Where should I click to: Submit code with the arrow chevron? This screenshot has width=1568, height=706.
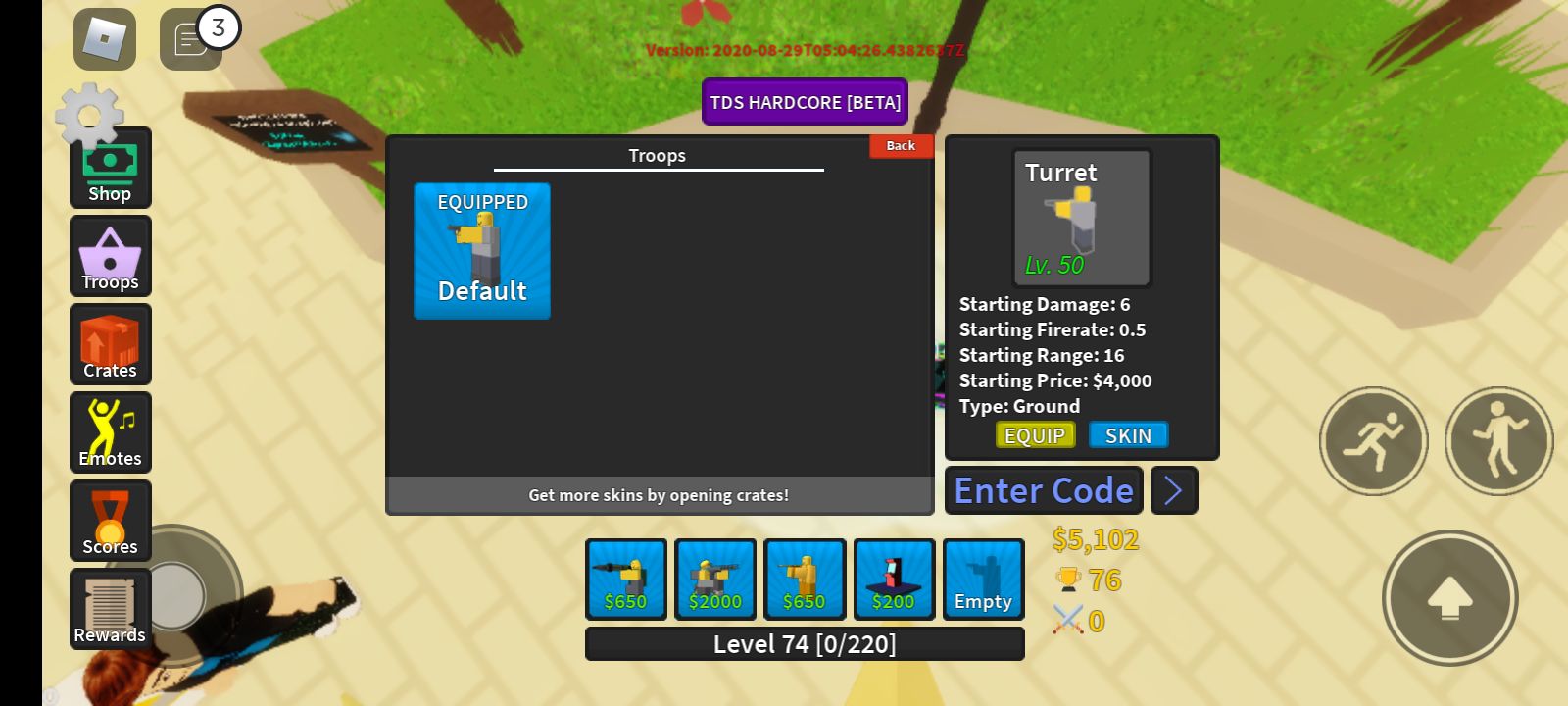click(x=1174, y=490)
